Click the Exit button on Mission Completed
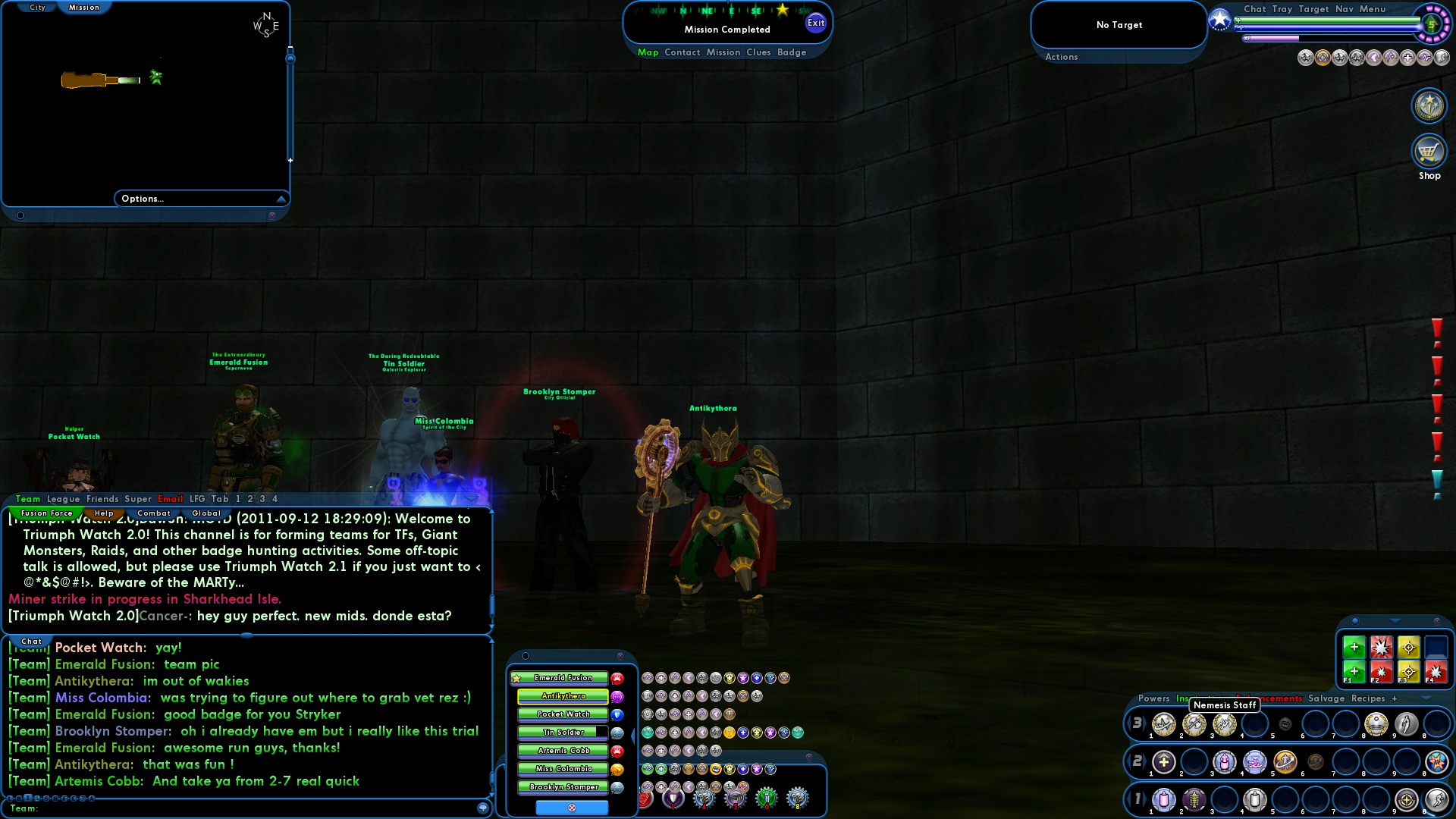Viewport: 1456px width, 819px height. [x=817, y=23]
